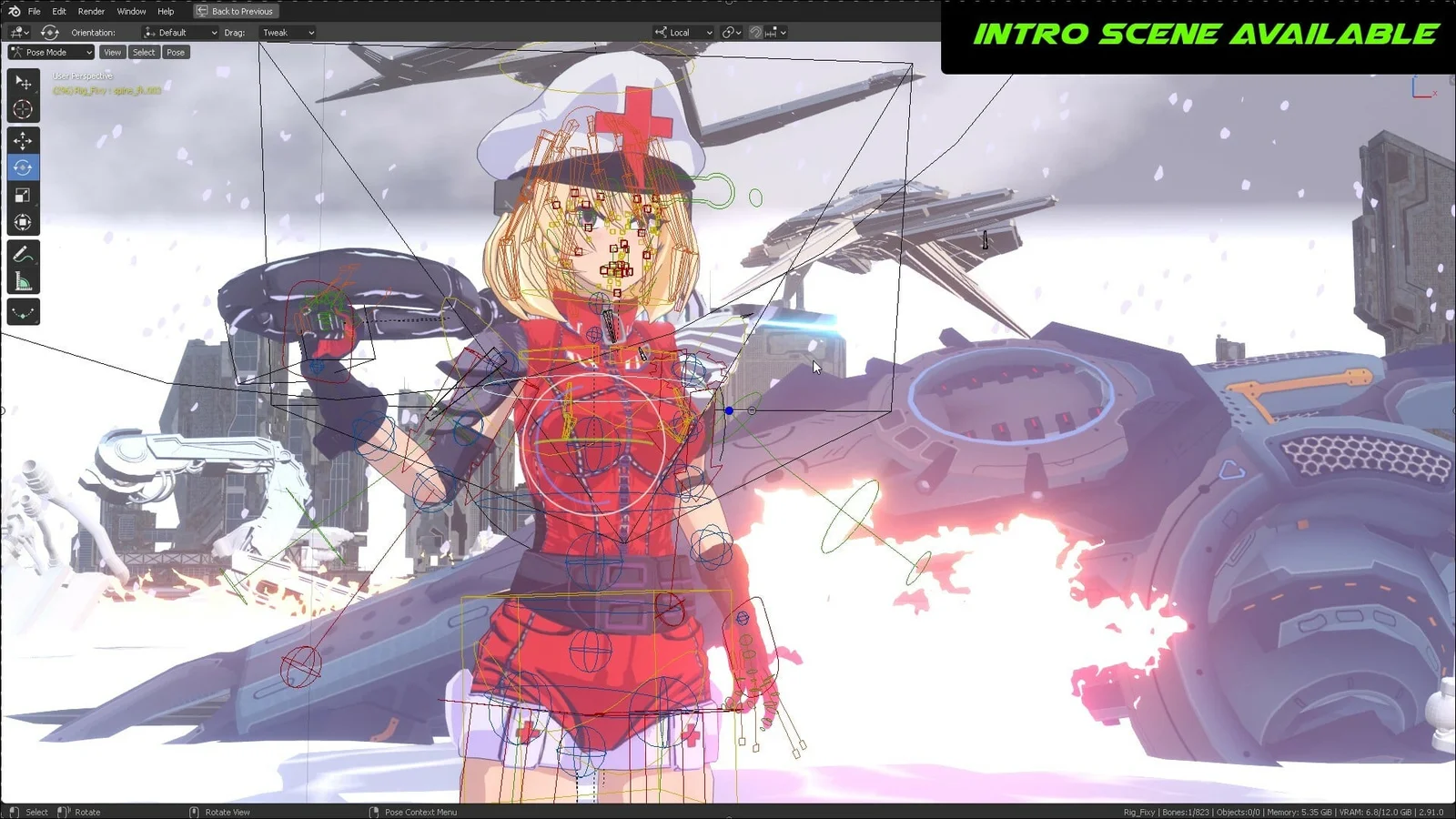The image size is (1456, 819).
Task: Select the Transform tool
Action: click(24, 221)
